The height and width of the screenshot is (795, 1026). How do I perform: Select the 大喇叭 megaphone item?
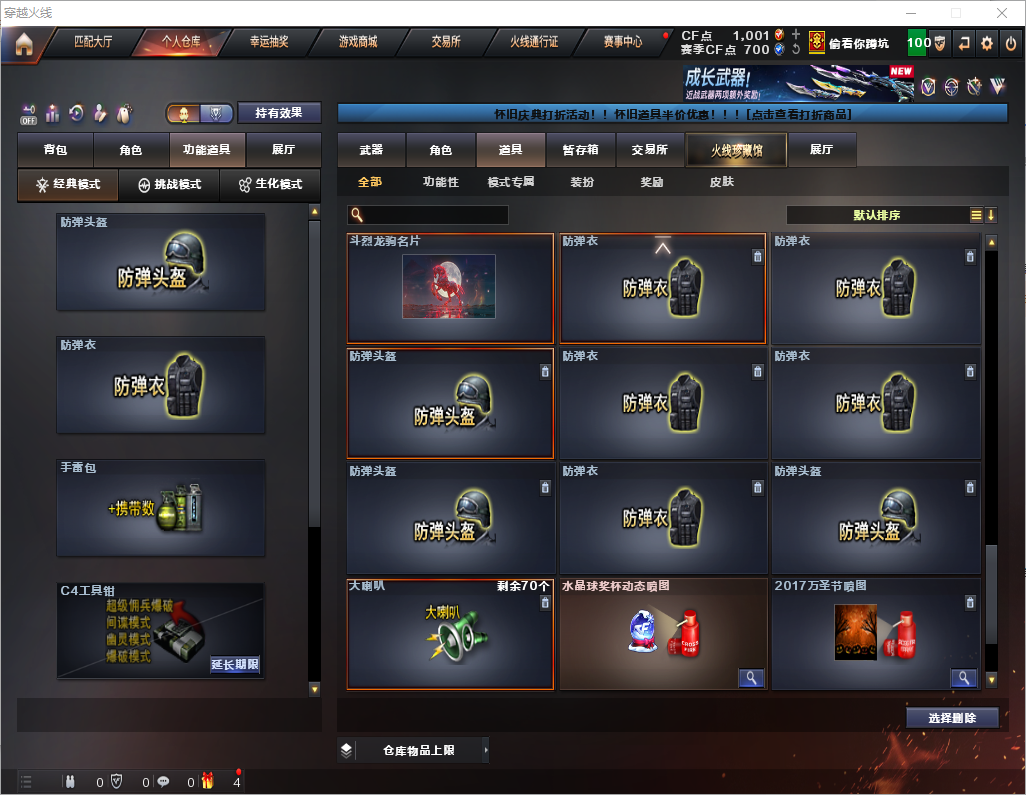[450, 634]
